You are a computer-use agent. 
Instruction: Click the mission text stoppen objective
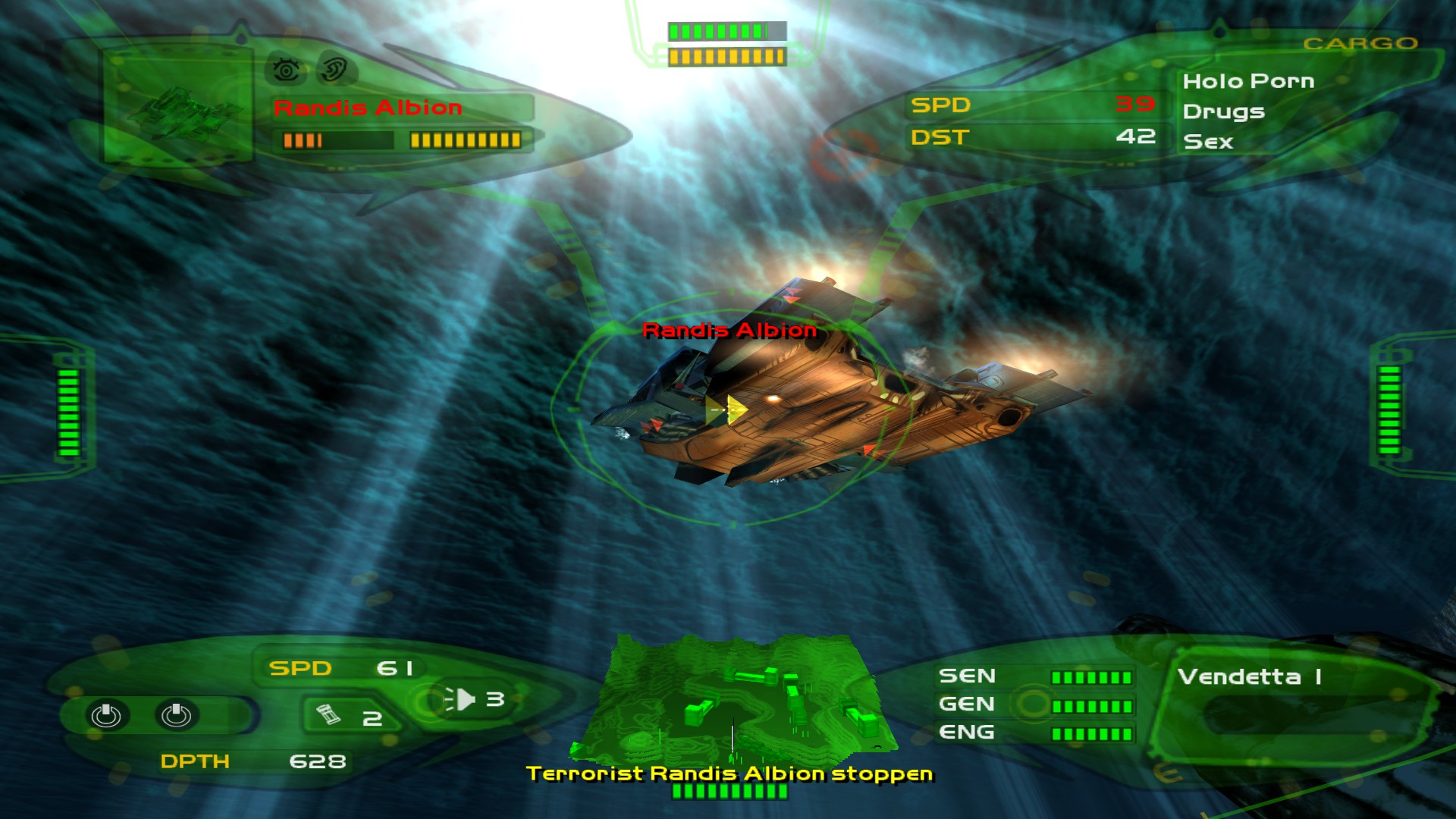pyautogui.click(x=728, y=775)
